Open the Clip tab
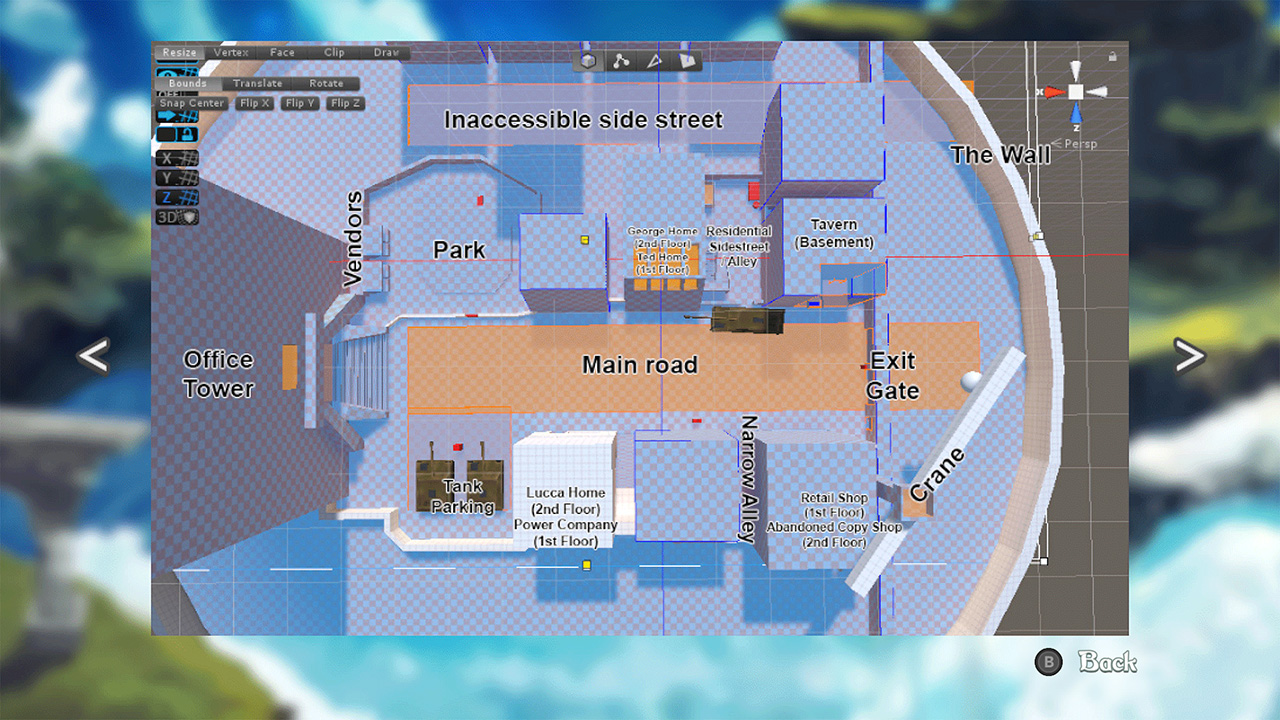Screen dimensions: 1280x720 pos(334,52)
